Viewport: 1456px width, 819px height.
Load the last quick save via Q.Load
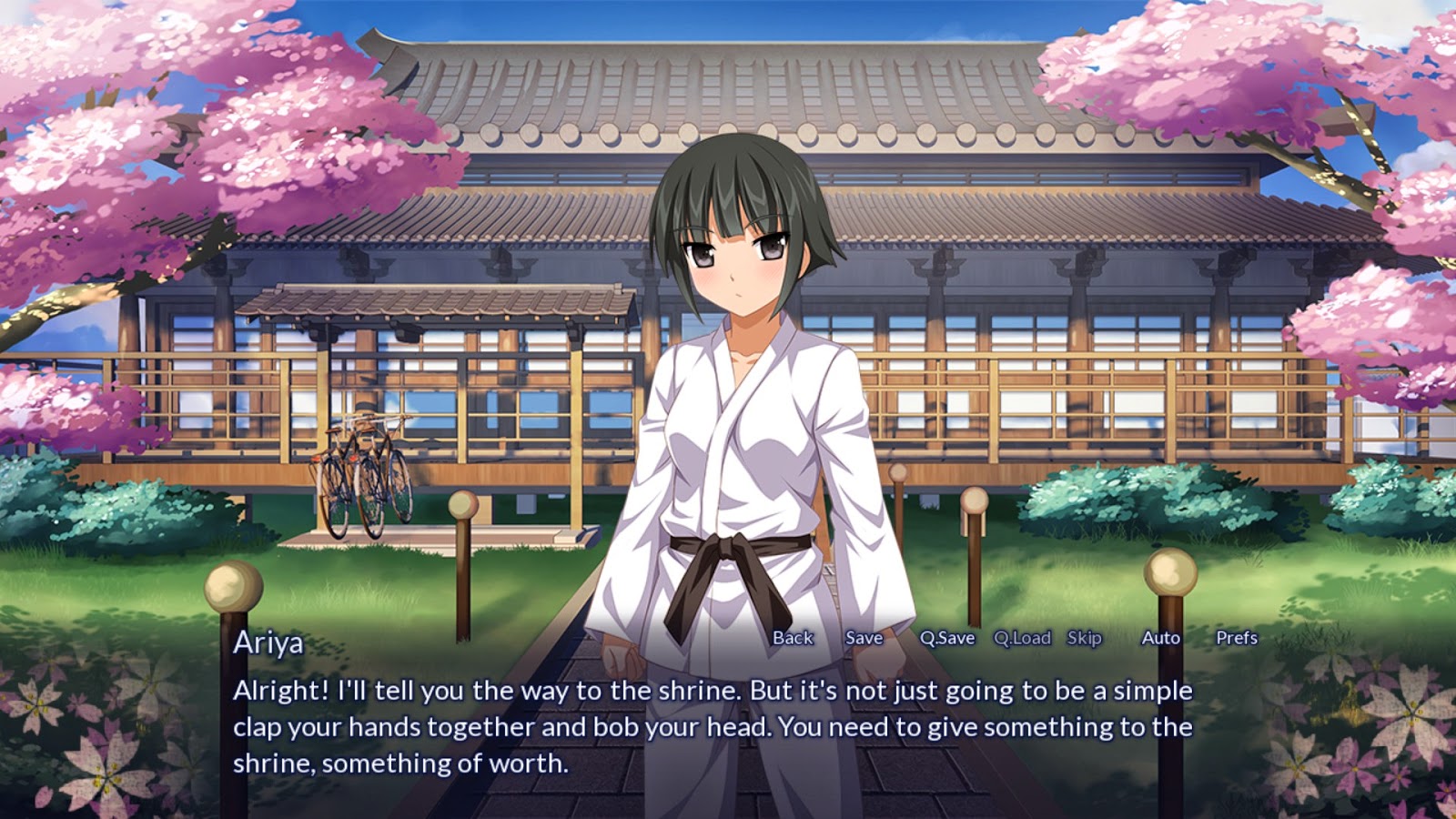pos(1022,639)
